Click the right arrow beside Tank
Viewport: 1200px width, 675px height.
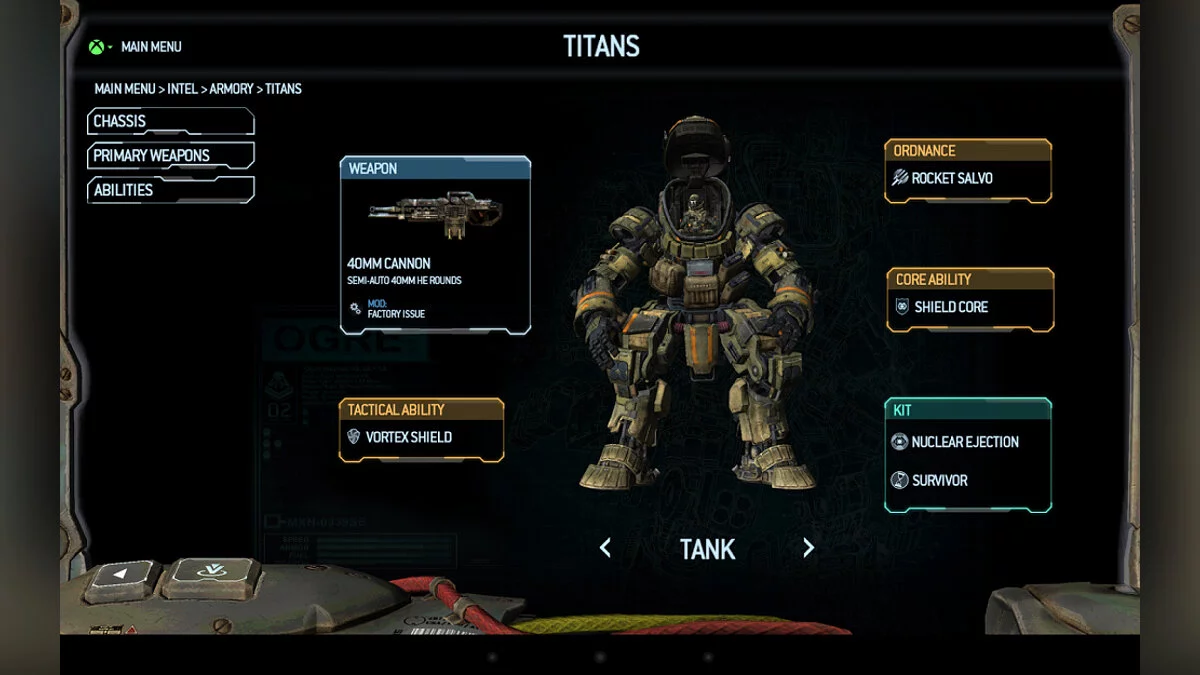808,548
